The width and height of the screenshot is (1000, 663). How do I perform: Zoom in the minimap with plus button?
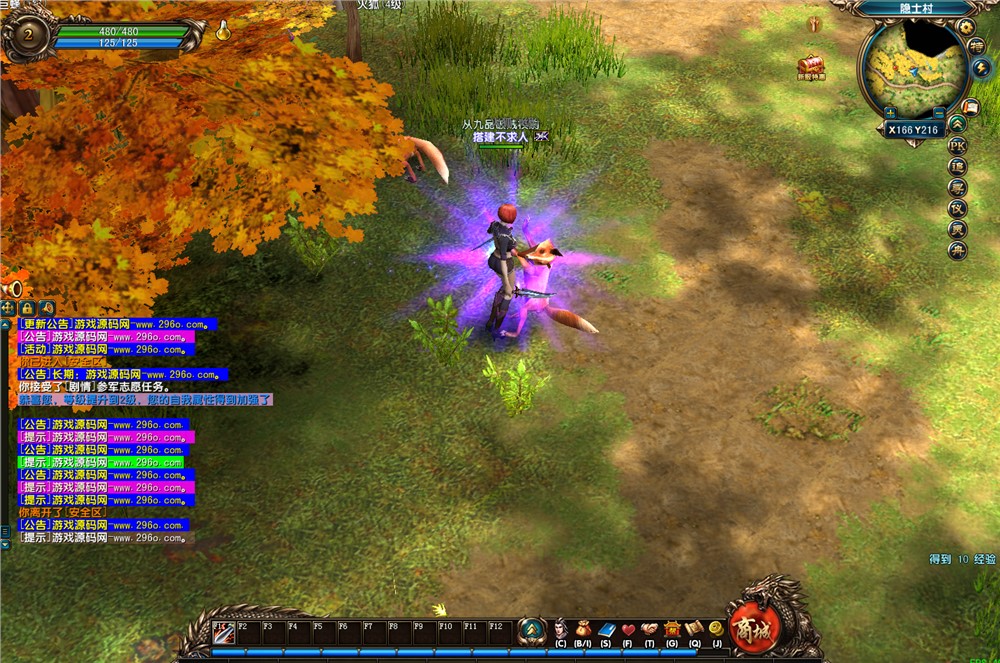click(x=889, y=113)
